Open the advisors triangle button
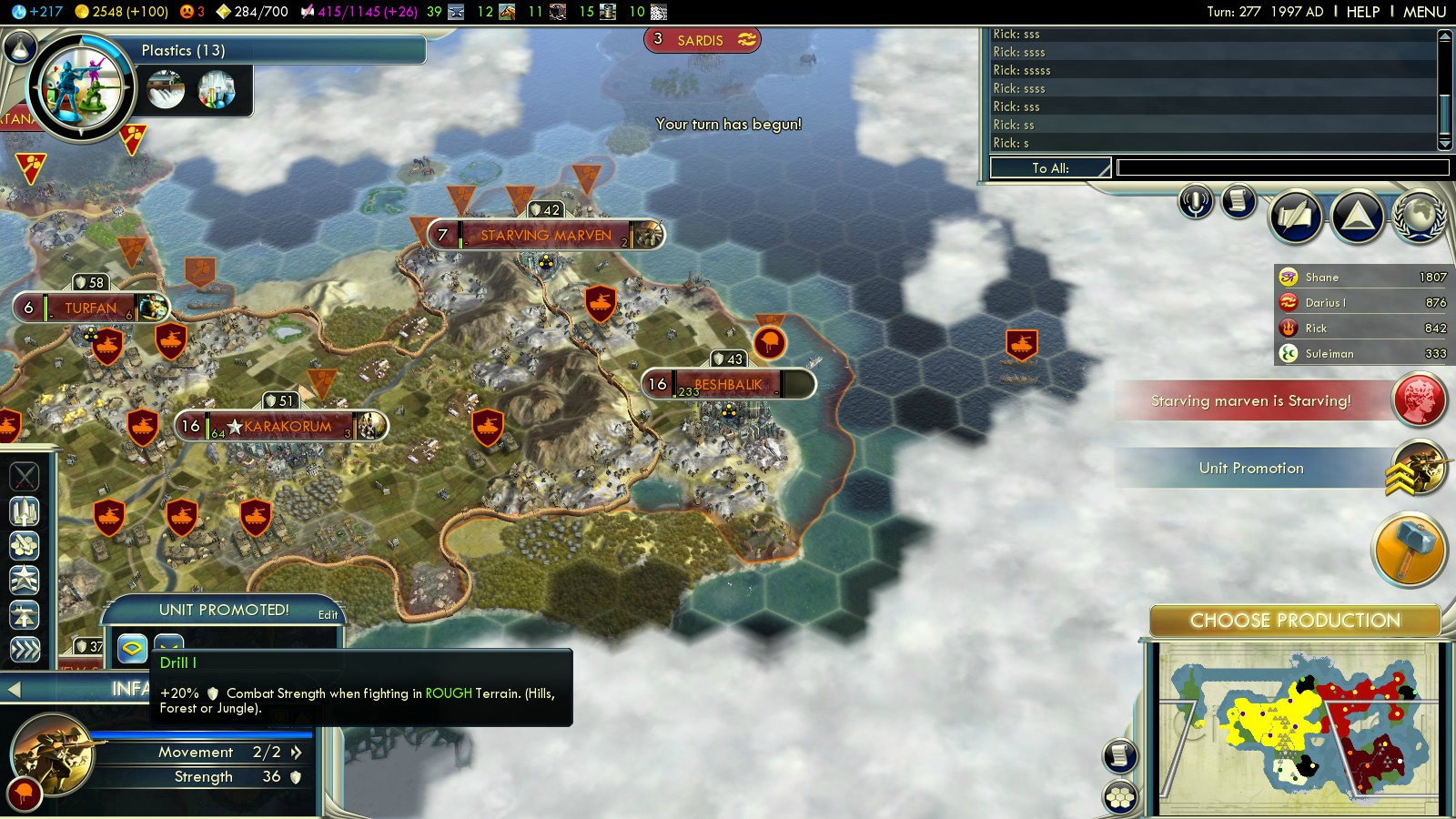Image resolution: width=1456 pixels, height=819 pixels. coord(1357,217)
